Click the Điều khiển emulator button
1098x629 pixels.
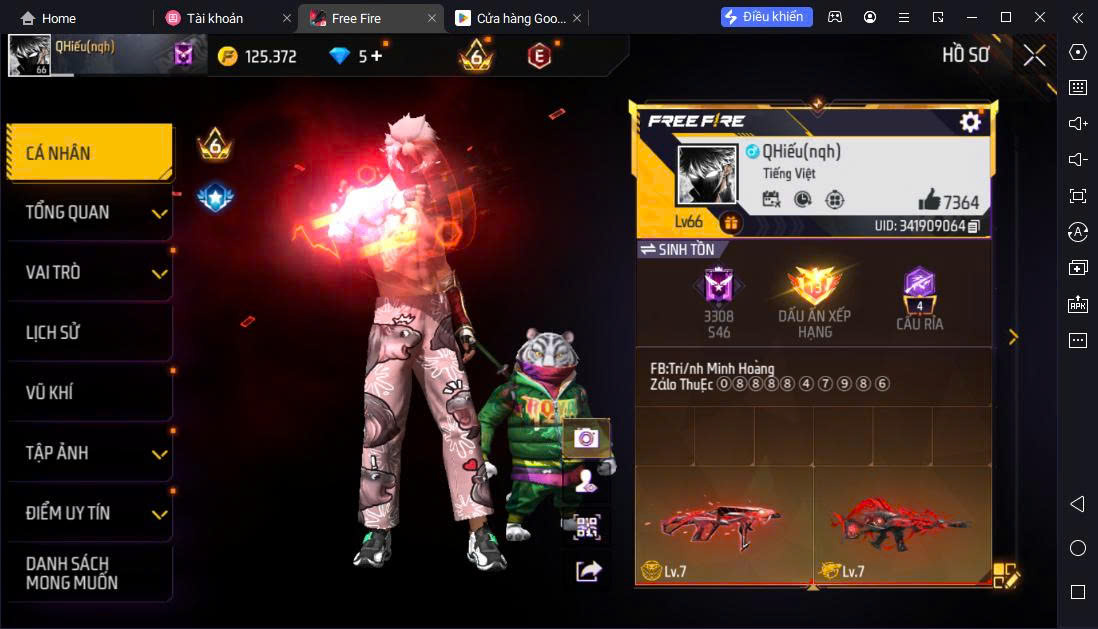[766, 17]
